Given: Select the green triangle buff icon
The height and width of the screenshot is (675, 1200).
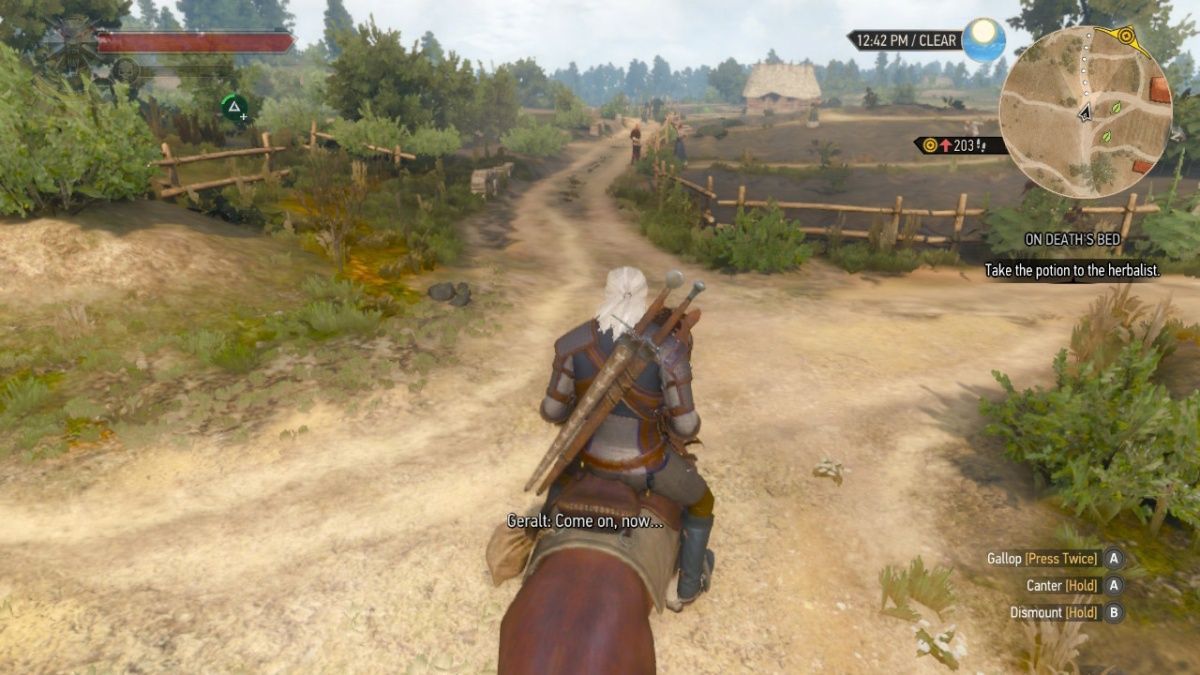Looking at the screenshot, I should point(234,107).
